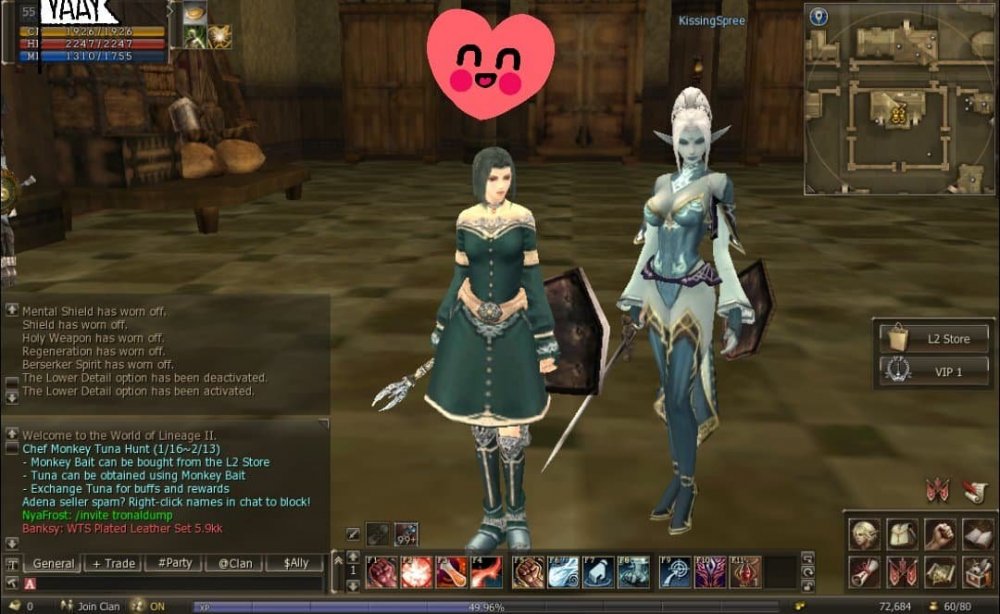Switch to the +Trade chat tab
The height and width of the screenshot is (614, 1000).
pyautogui.click(x=113, y=563)
